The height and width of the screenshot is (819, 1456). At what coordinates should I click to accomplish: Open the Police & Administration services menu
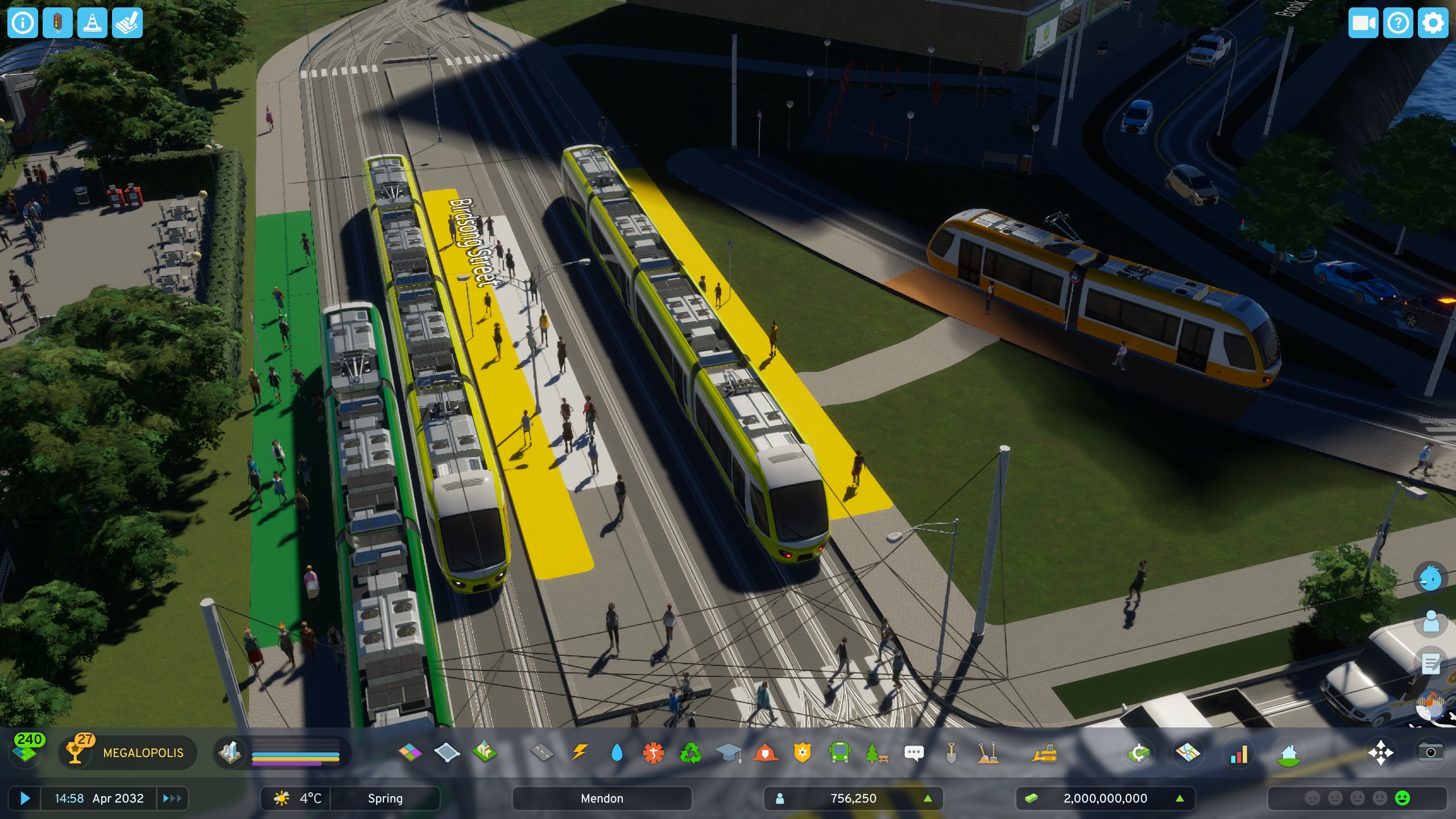point(802,752)
